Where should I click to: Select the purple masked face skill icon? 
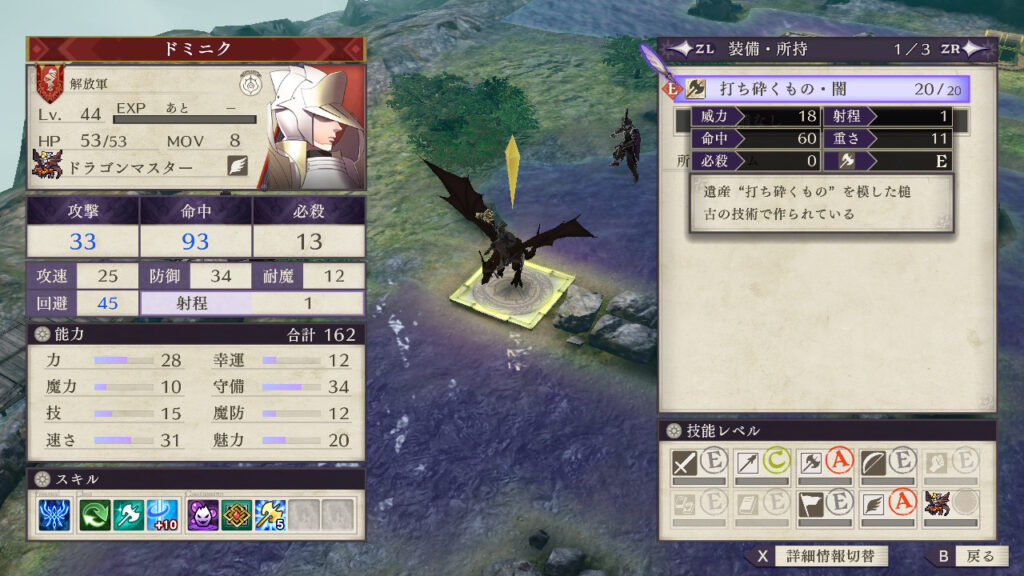point(204,515)
